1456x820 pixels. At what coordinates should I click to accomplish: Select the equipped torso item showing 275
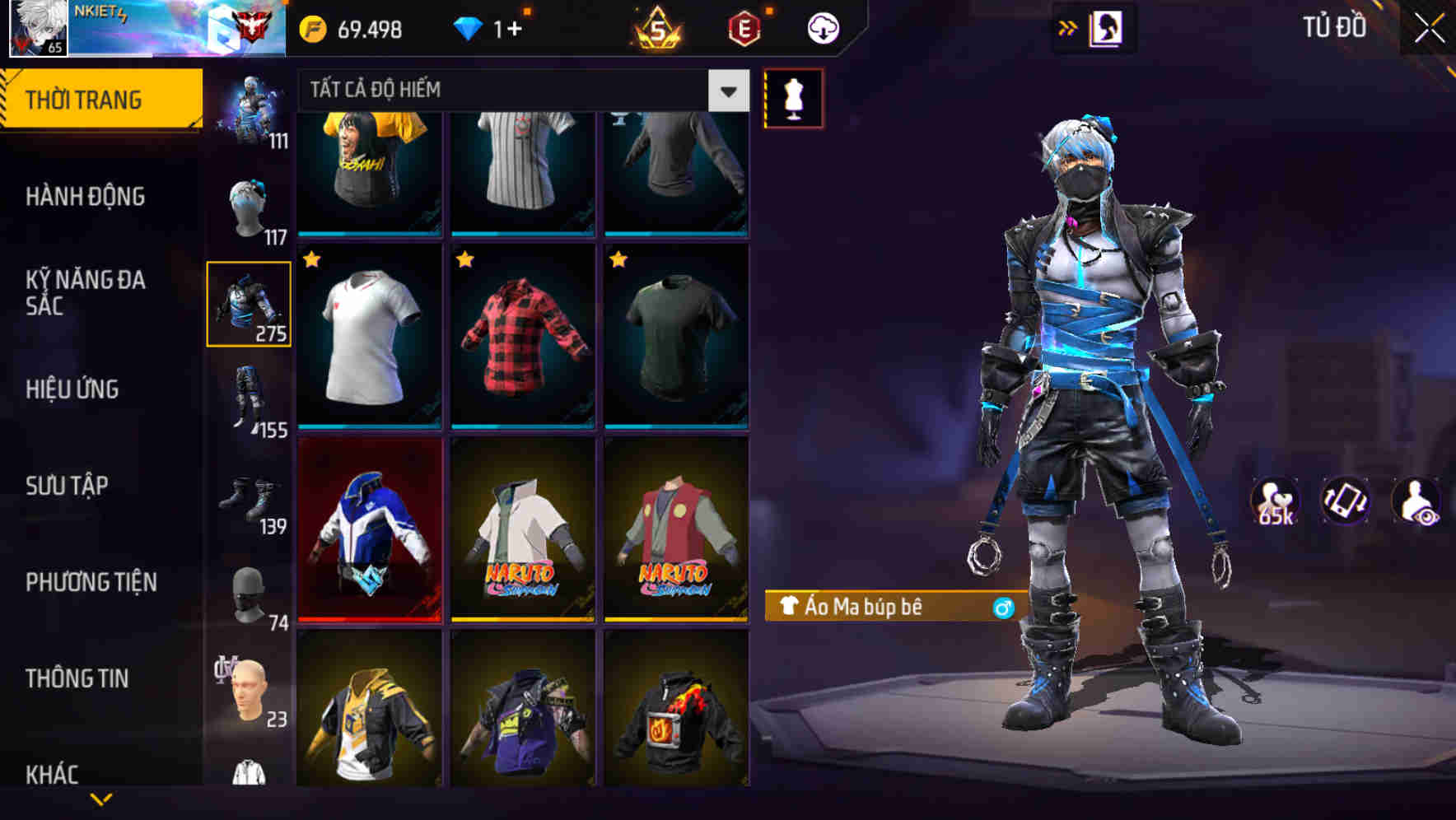click(249, 302)
